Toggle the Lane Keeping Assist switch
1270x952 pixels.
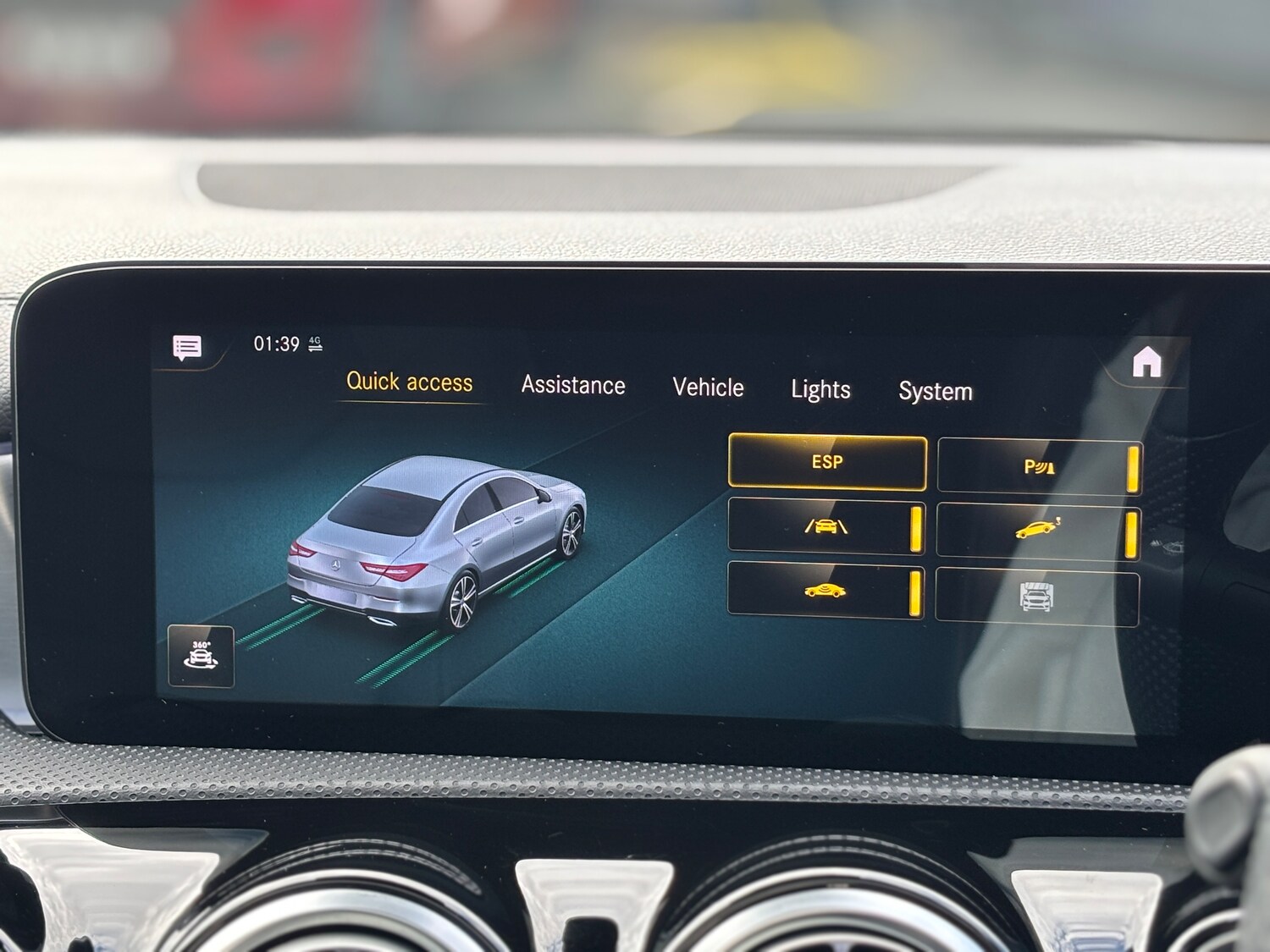(x=914, y=527)
